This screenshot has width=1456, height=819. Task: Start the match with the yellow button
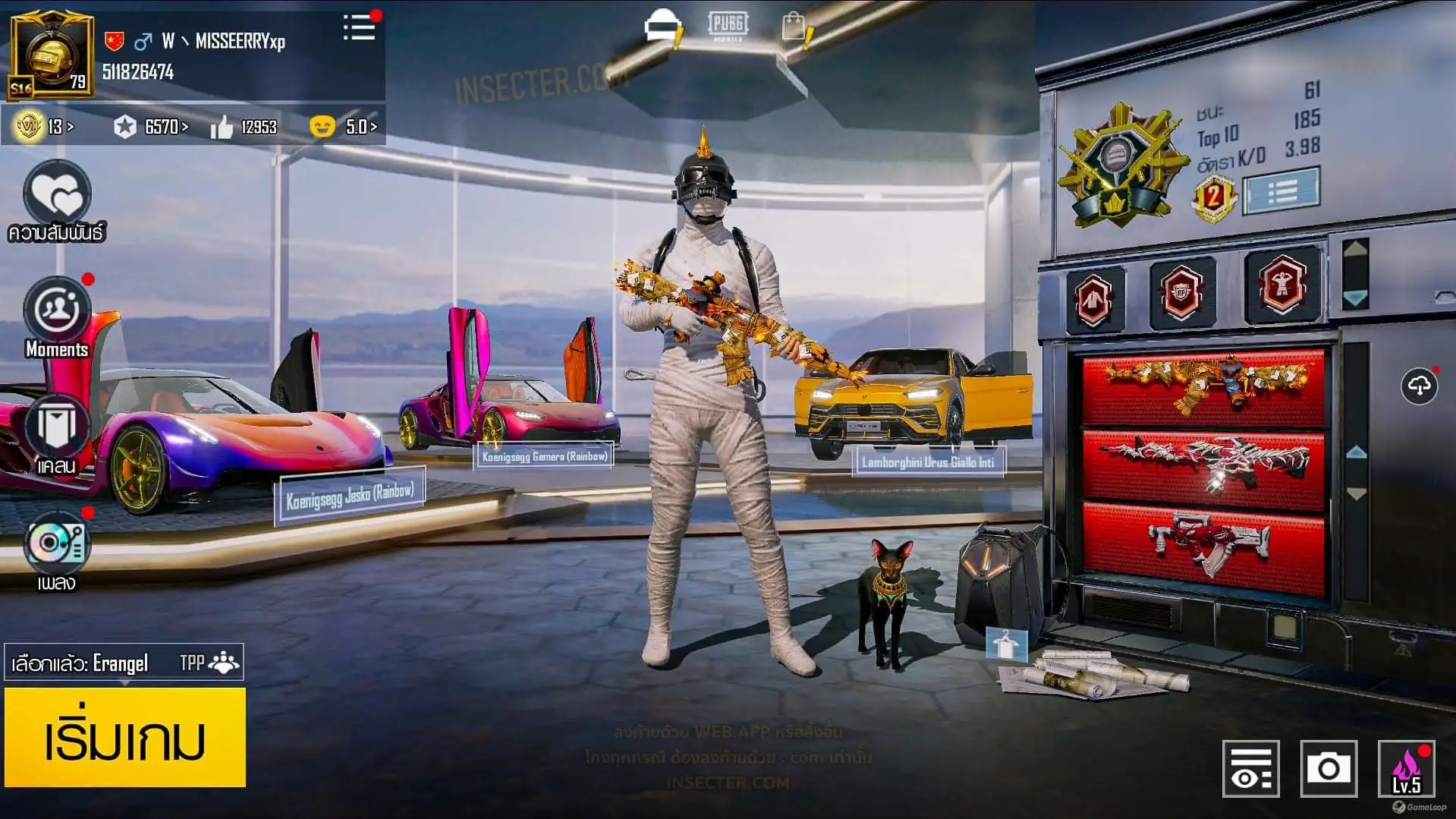(x=125, y=737)
